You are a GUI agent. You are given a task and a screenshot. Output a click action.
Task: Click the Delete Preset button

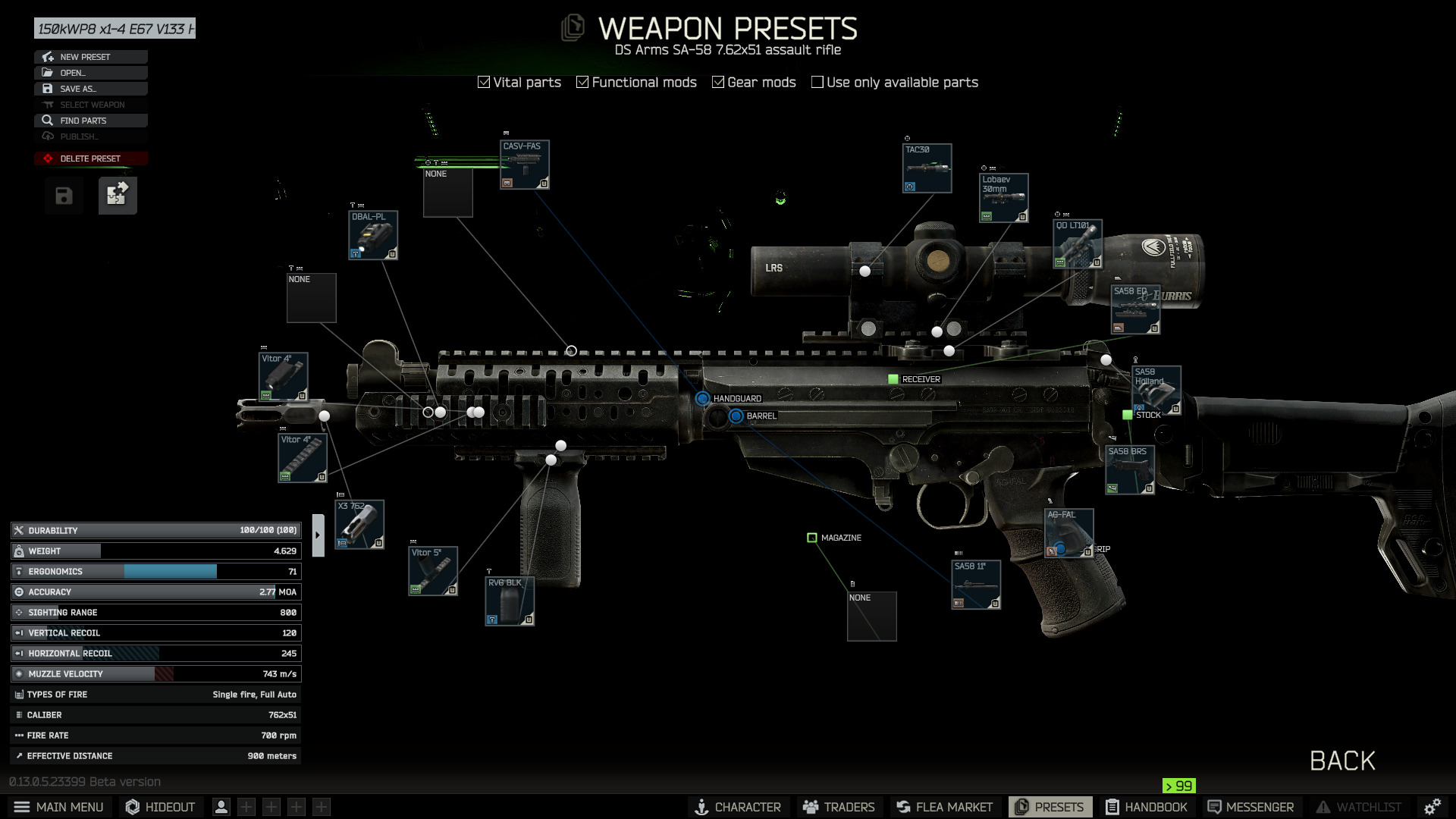click(x=90, y=158)
